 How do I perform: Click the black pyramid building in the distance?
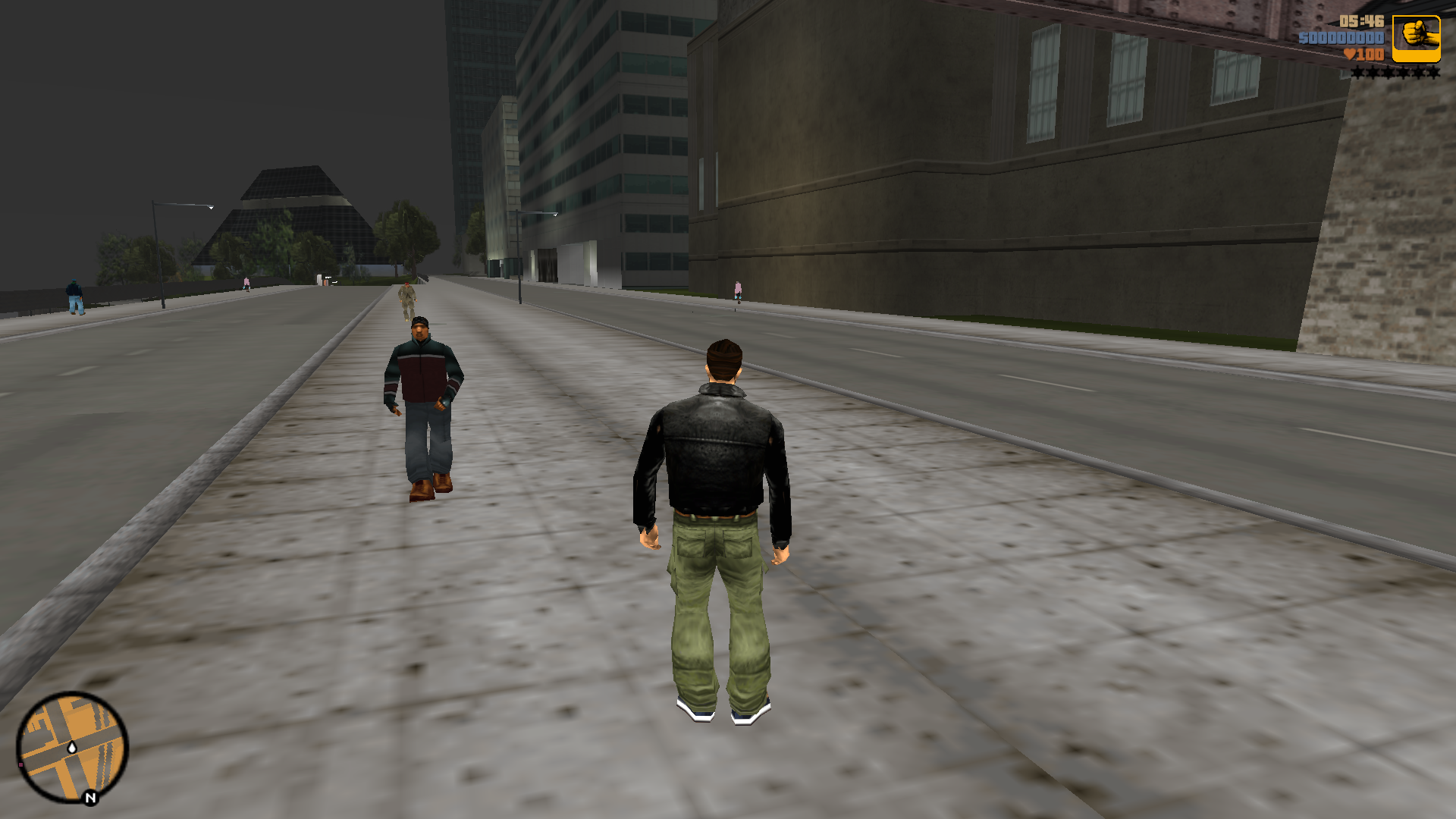click(290, 205)
